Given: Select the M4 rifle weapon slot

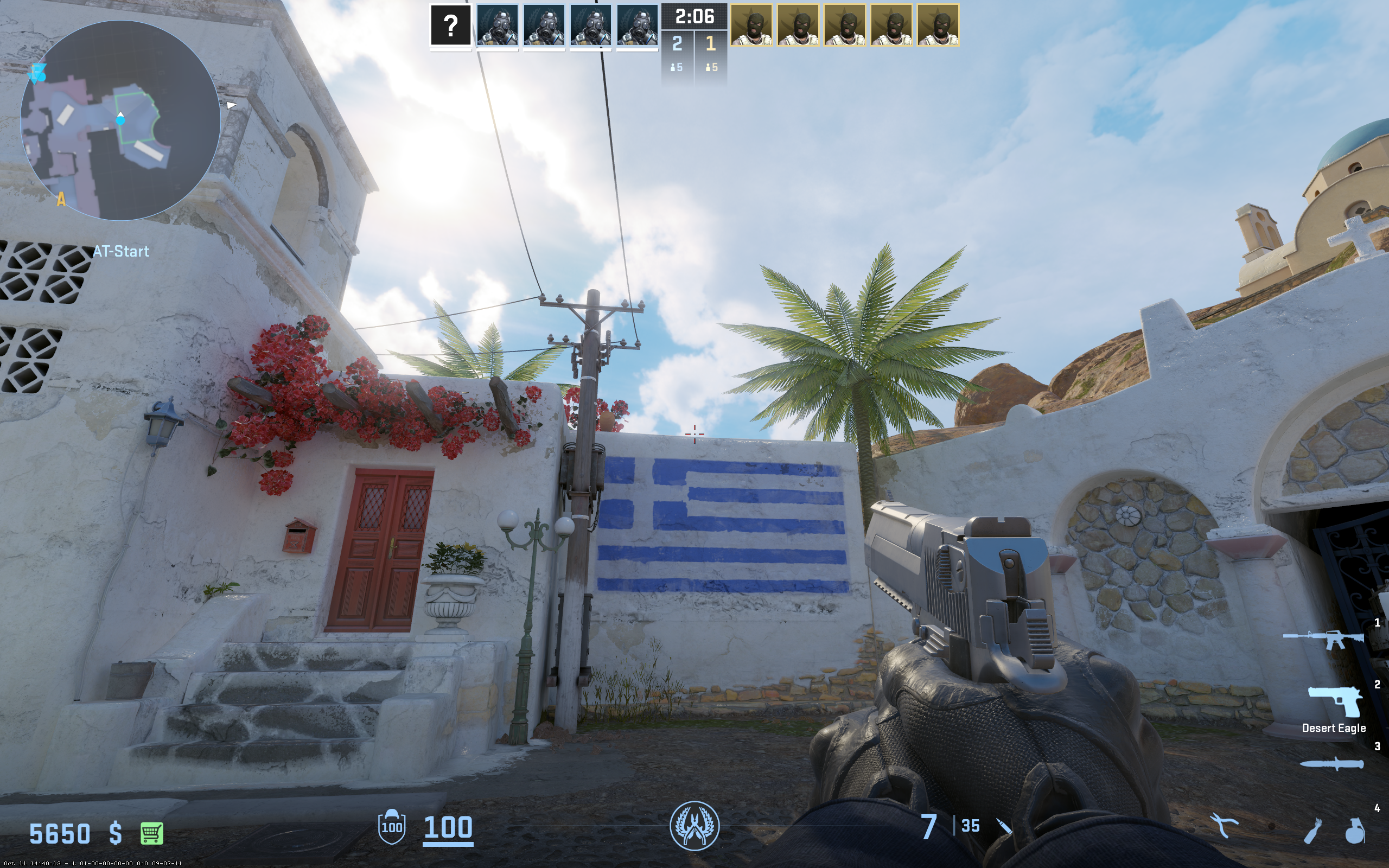Looking at the screenshot, I should tap(1323, 639).
